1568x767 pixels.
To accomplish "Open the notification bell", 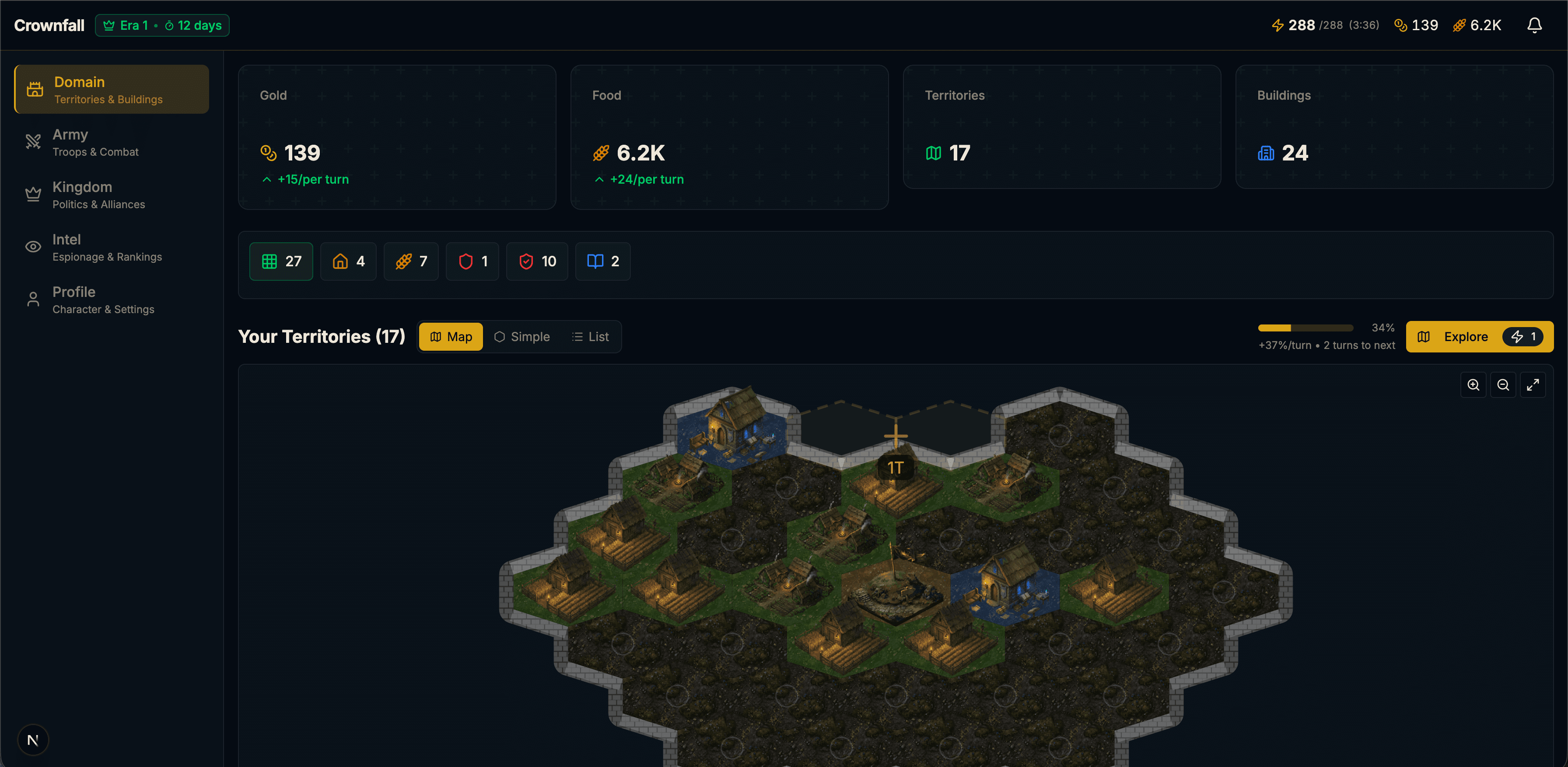I will pyautogui.click(x=1534, y=25).
